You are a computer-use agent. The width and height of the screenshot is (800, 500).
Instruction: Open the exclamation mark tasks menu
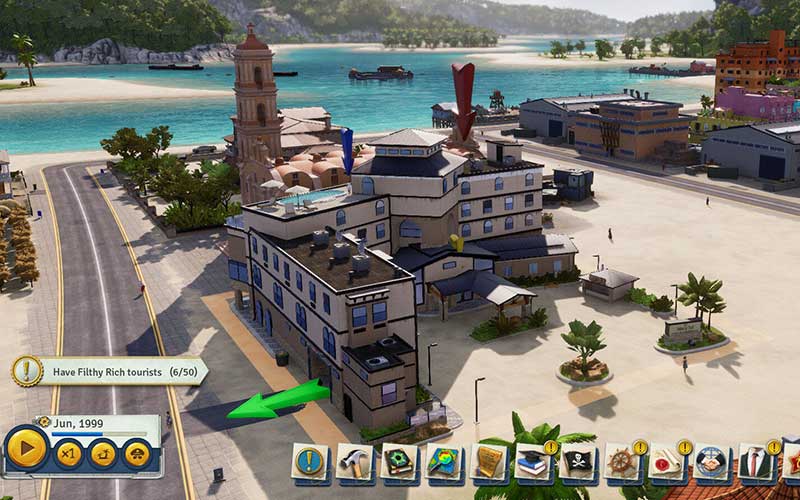coord(310,462)
